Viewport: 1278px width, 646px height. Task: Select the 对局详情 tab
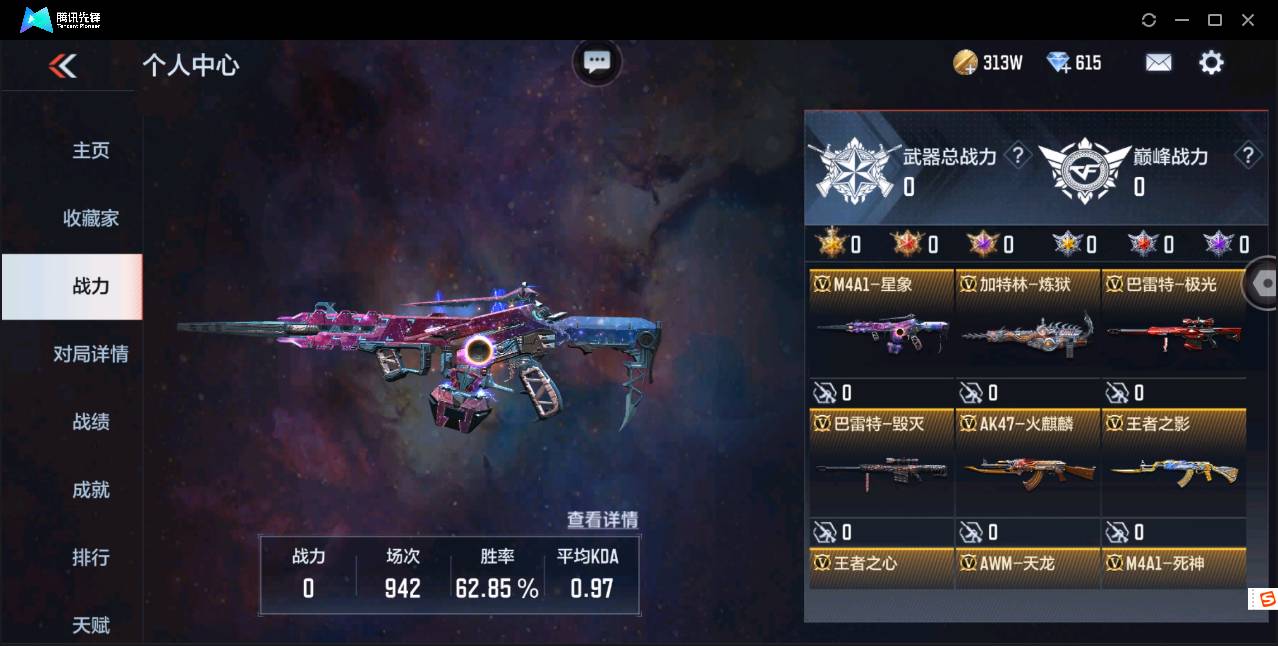point(91,354)
